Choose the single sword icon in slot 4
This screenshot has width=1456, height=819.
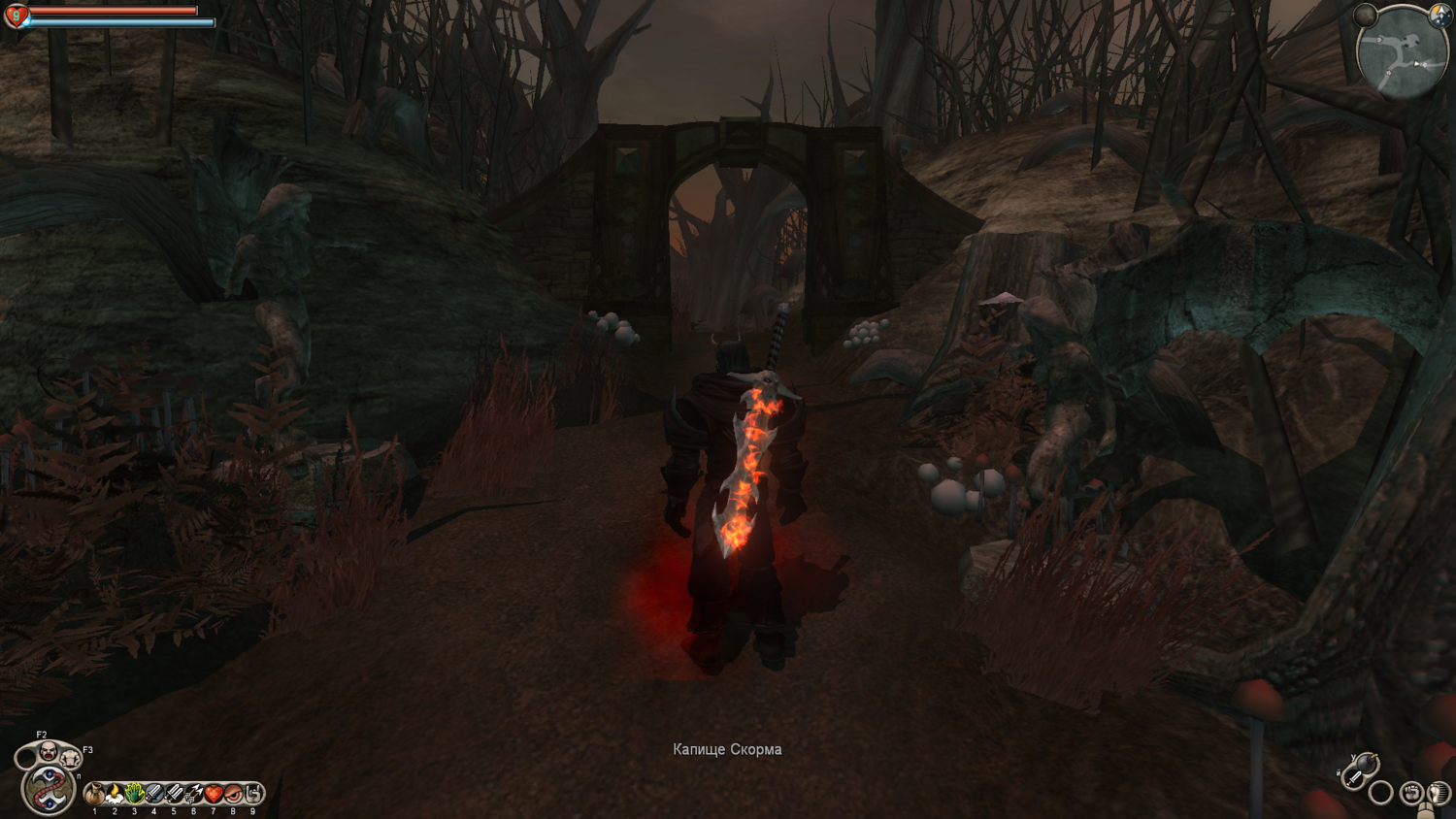(153, 794)
